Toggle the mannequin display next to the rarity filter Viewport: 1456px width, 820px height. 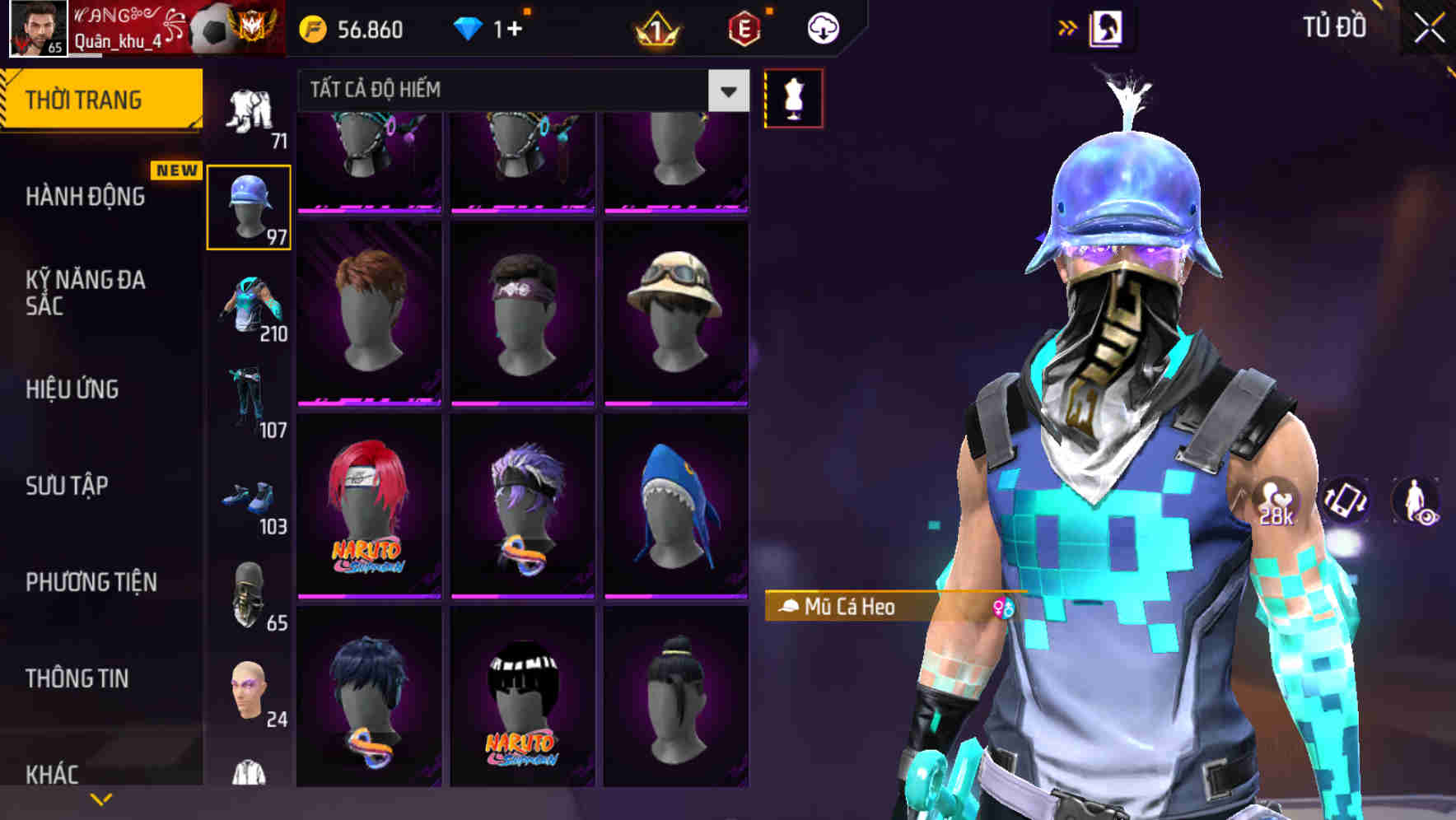point(793,98)
